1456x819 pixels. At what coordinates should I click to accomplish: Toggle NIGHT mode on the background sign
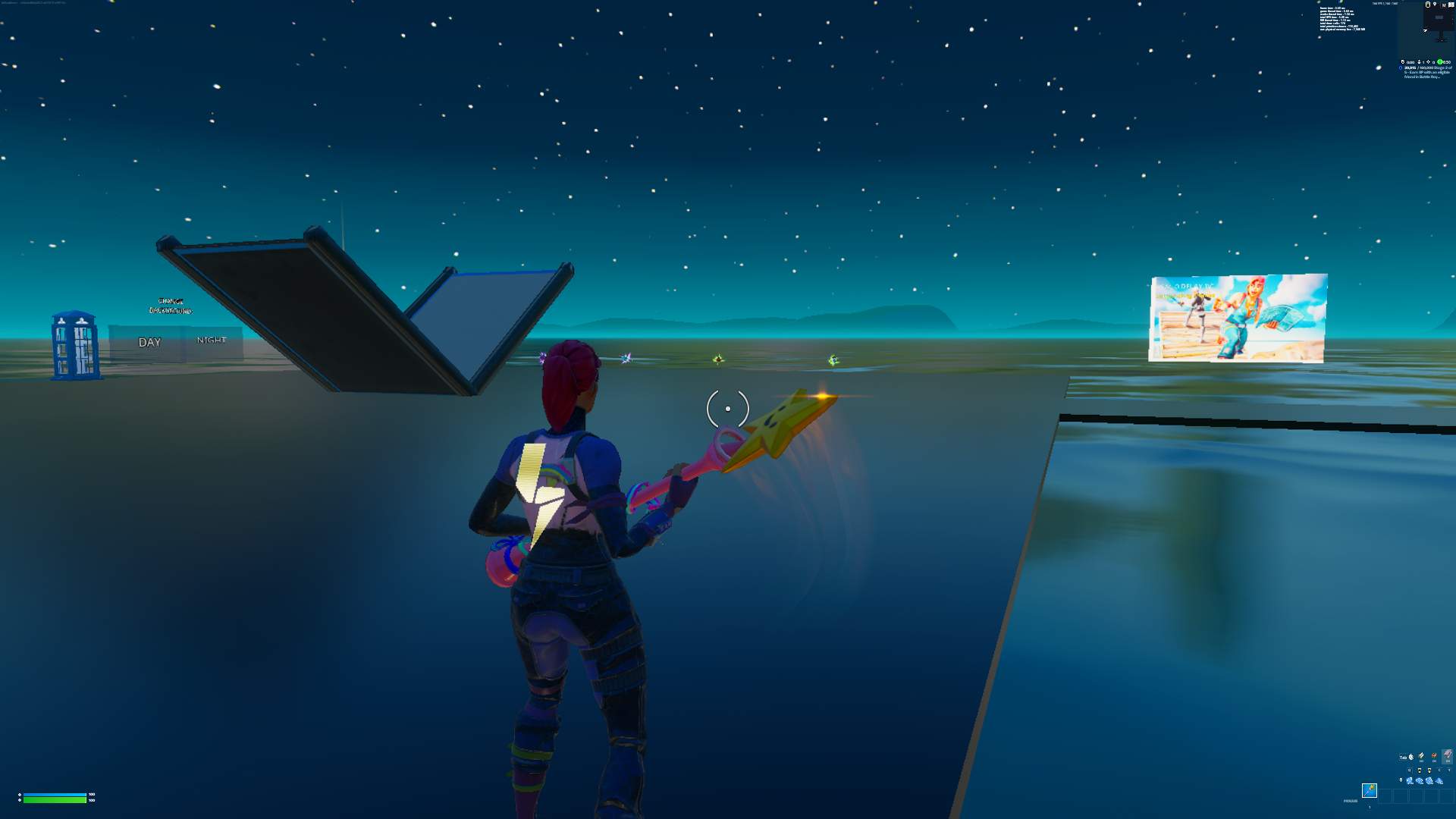pyautogui.click(x=210, y=340)
